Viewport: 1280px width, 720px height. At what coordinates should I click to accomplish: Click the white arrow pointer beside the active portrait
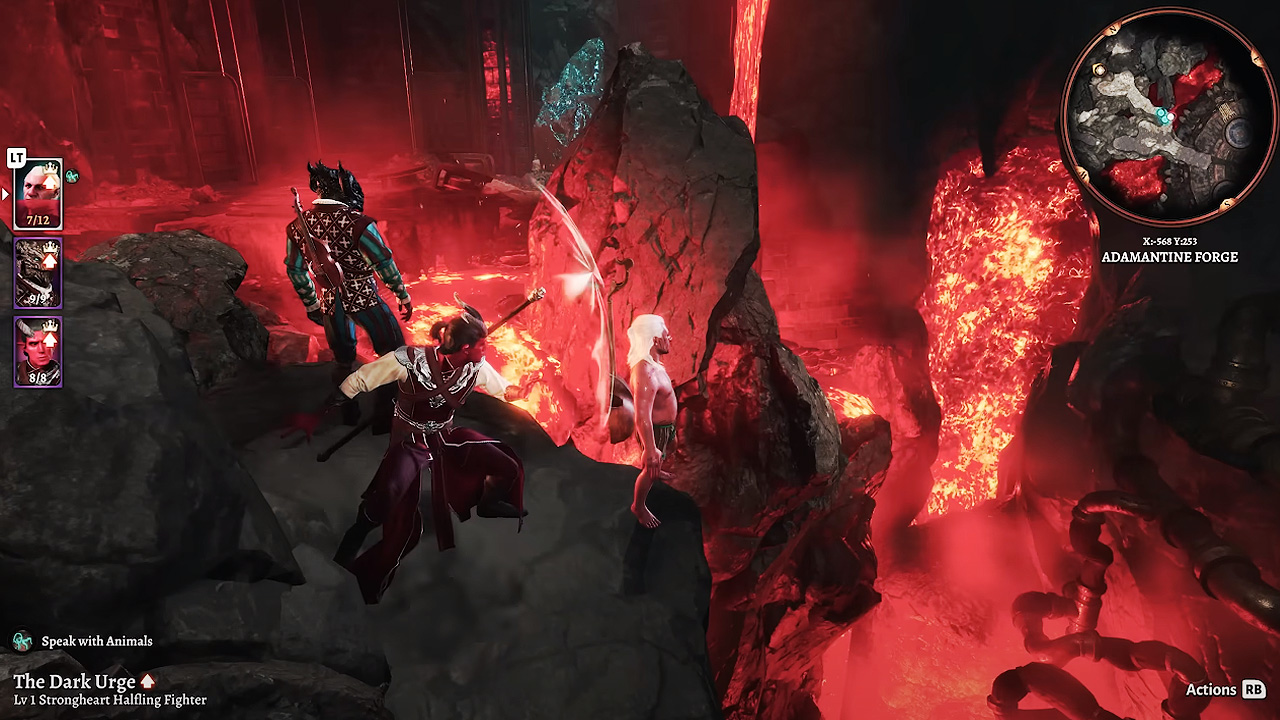(5, 193)
